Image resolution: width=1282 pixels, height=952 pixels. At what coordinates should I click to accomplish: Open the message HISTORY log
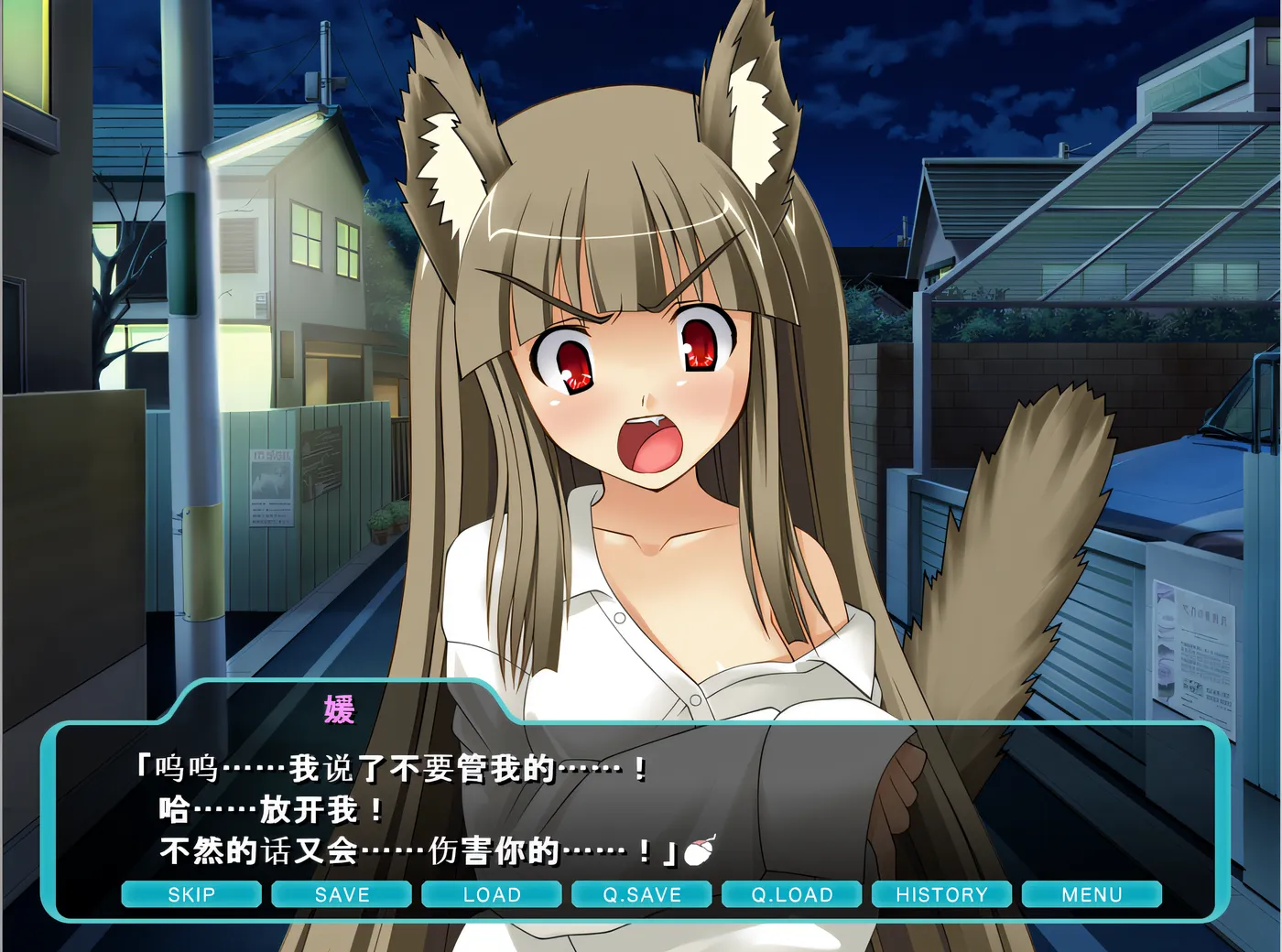[942, 894]
